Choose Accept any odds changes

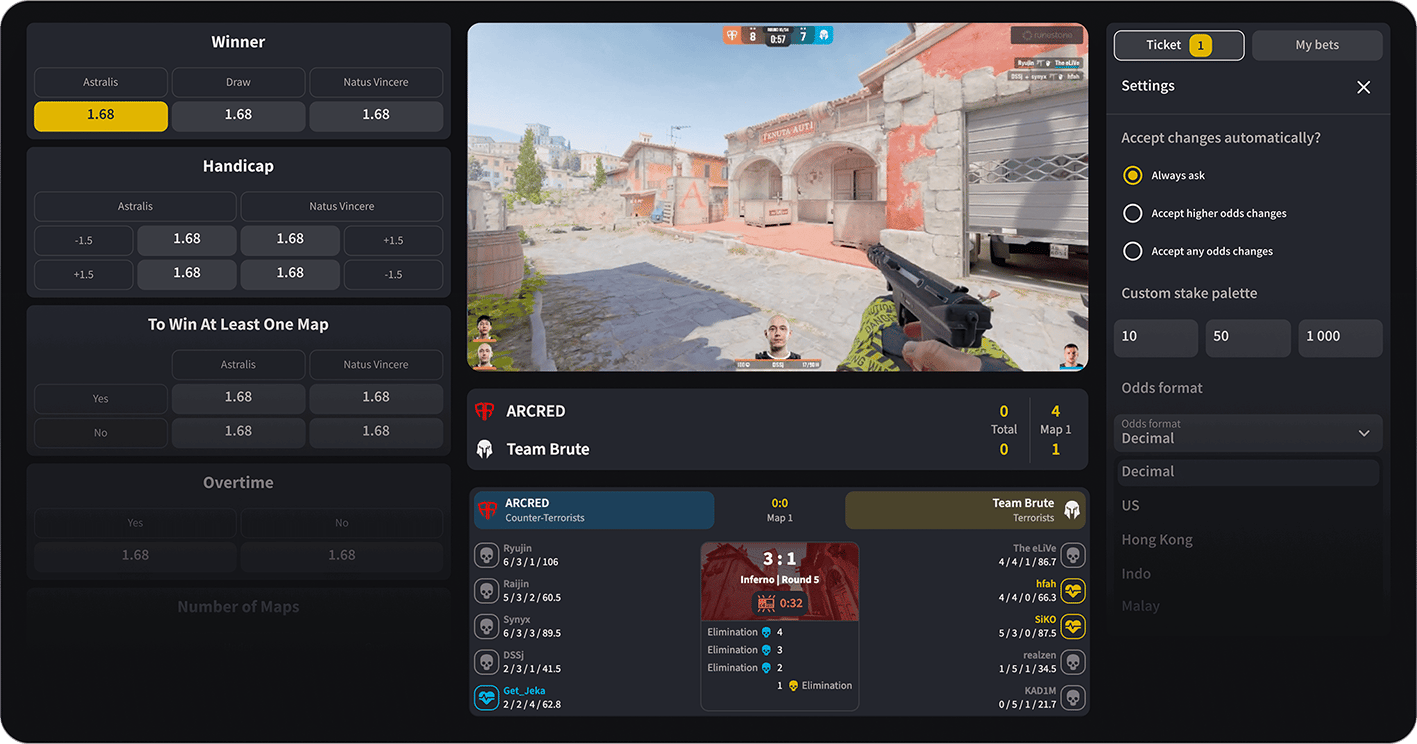click(x=1133, y=251)
